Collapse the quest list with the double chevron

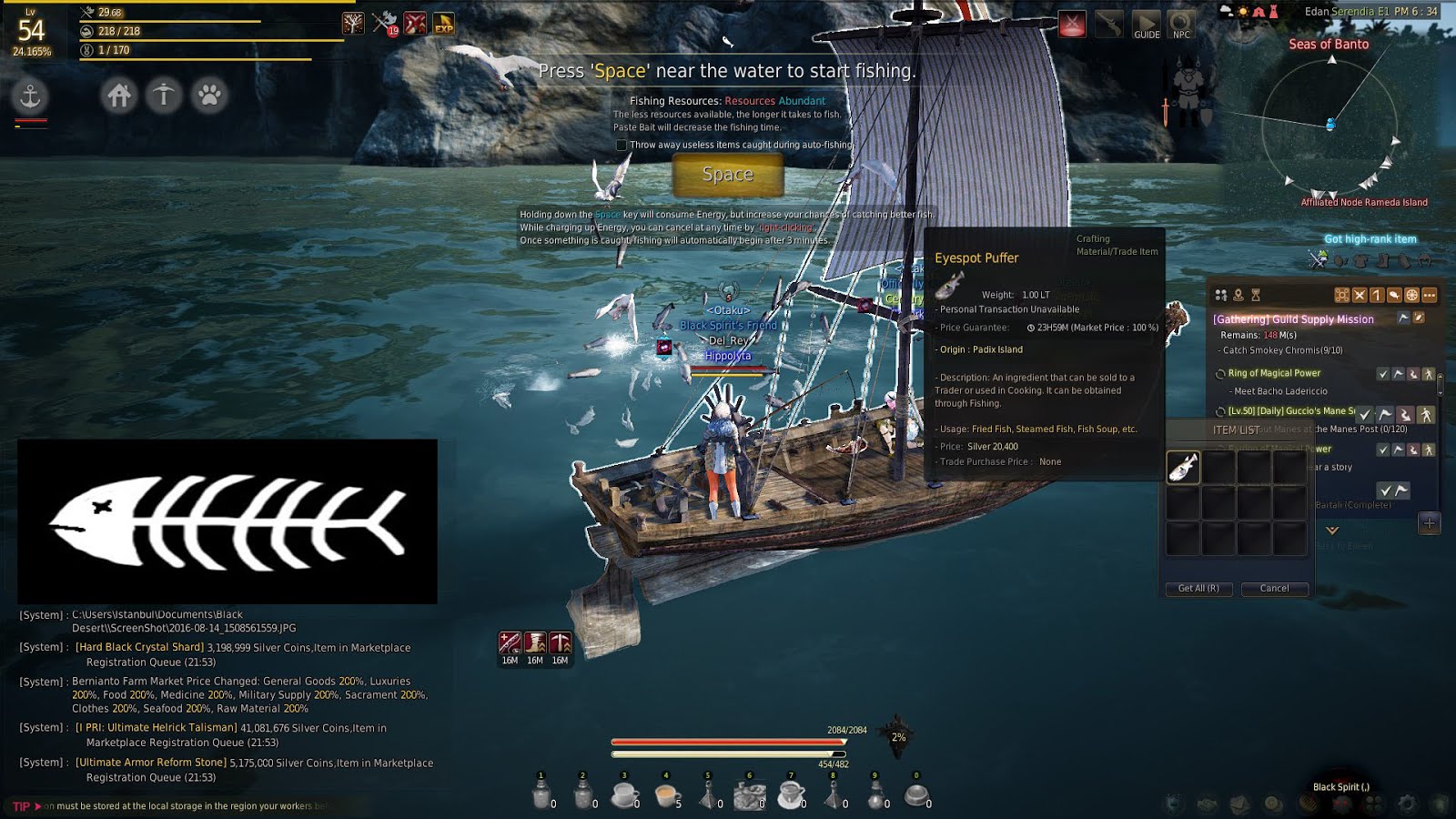point(1332,531)
